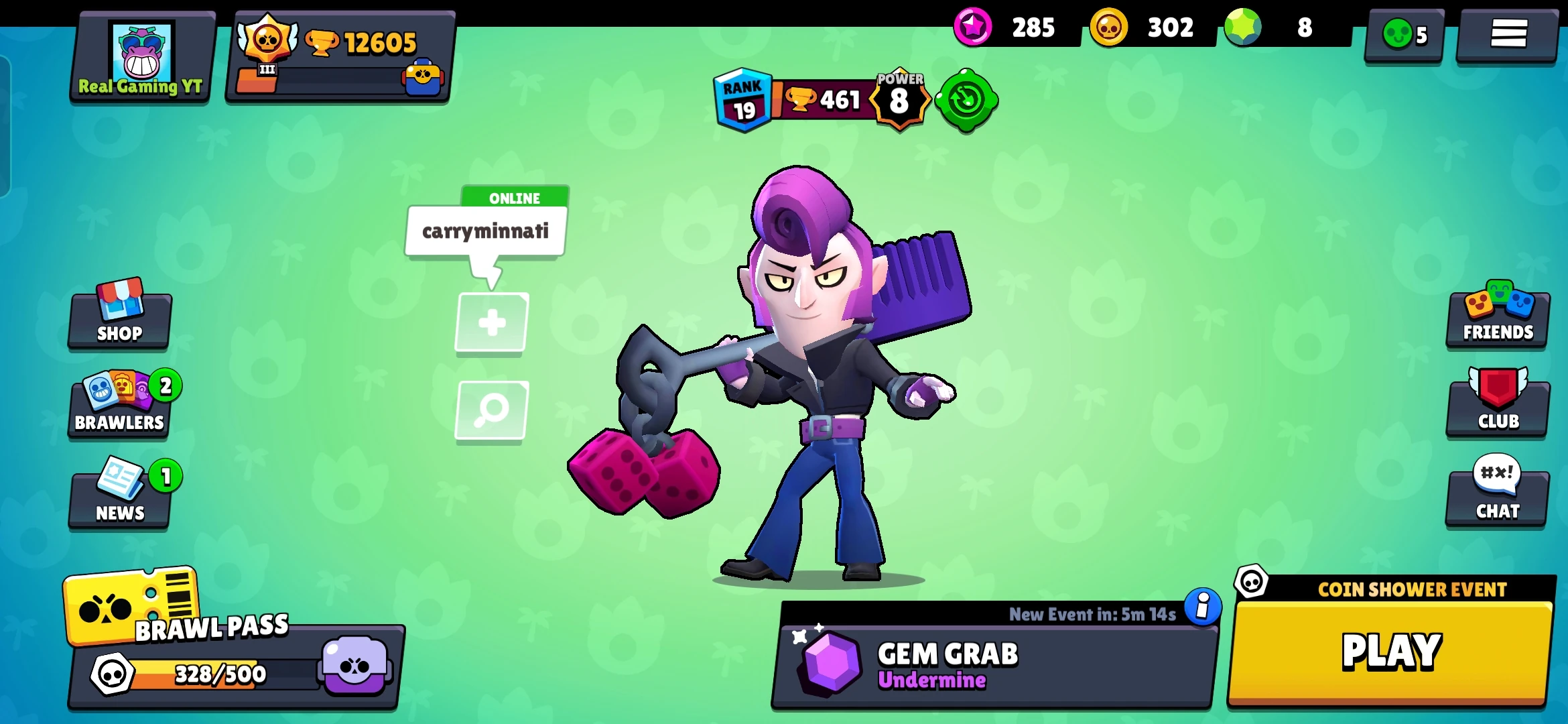Screen dimensions: 1568x724
Task: Open the Club screen
Action: 1498,406
